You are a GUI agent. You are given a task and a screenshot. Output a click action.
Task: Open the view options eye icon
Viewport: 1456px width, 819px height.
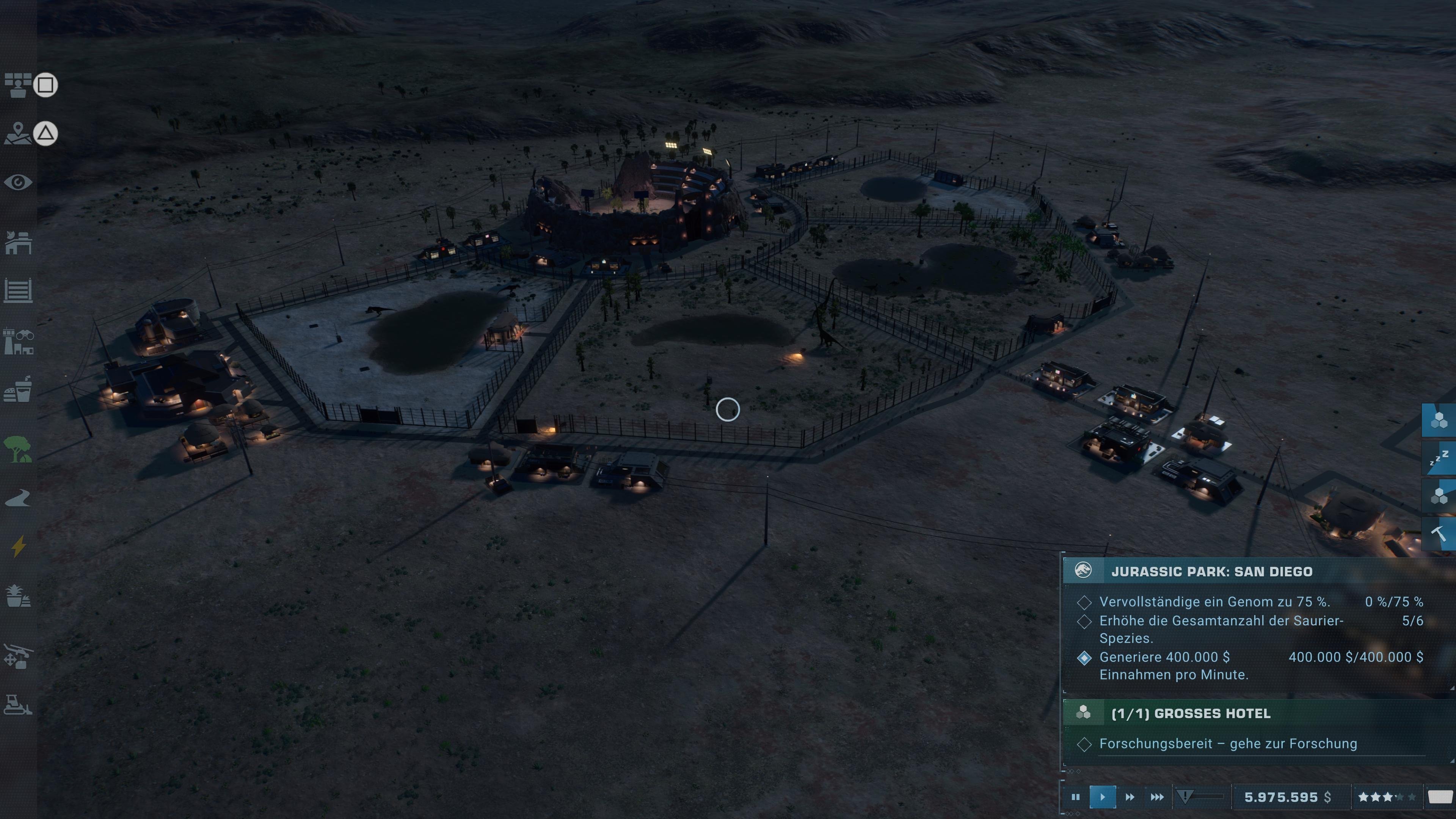coord(19,182)
